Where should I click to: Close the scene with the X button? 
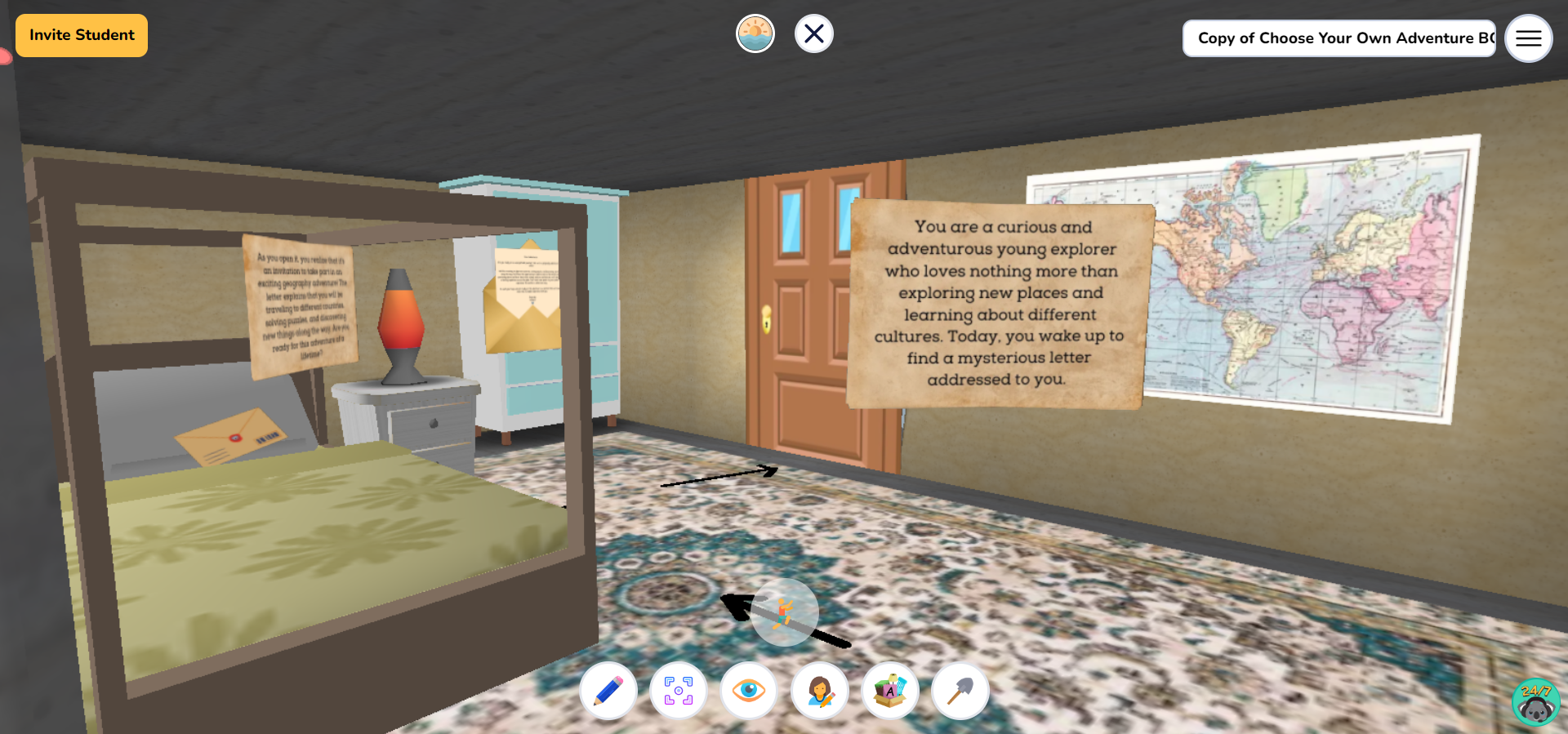tap(813, 33)
